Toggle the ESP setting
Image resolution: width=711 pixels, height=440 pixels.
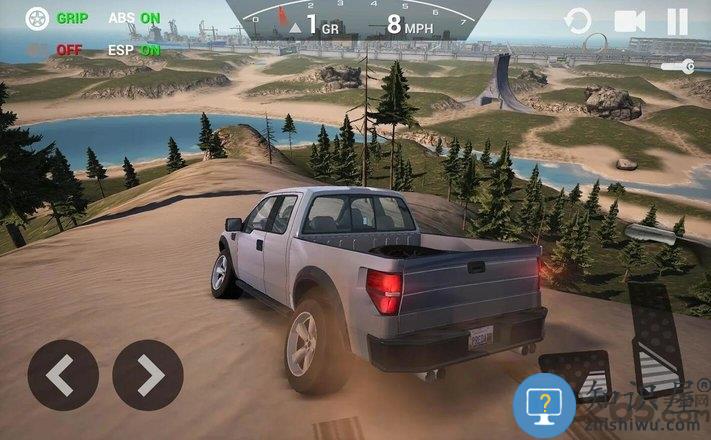pyautogui.click(x=134, y=49)
